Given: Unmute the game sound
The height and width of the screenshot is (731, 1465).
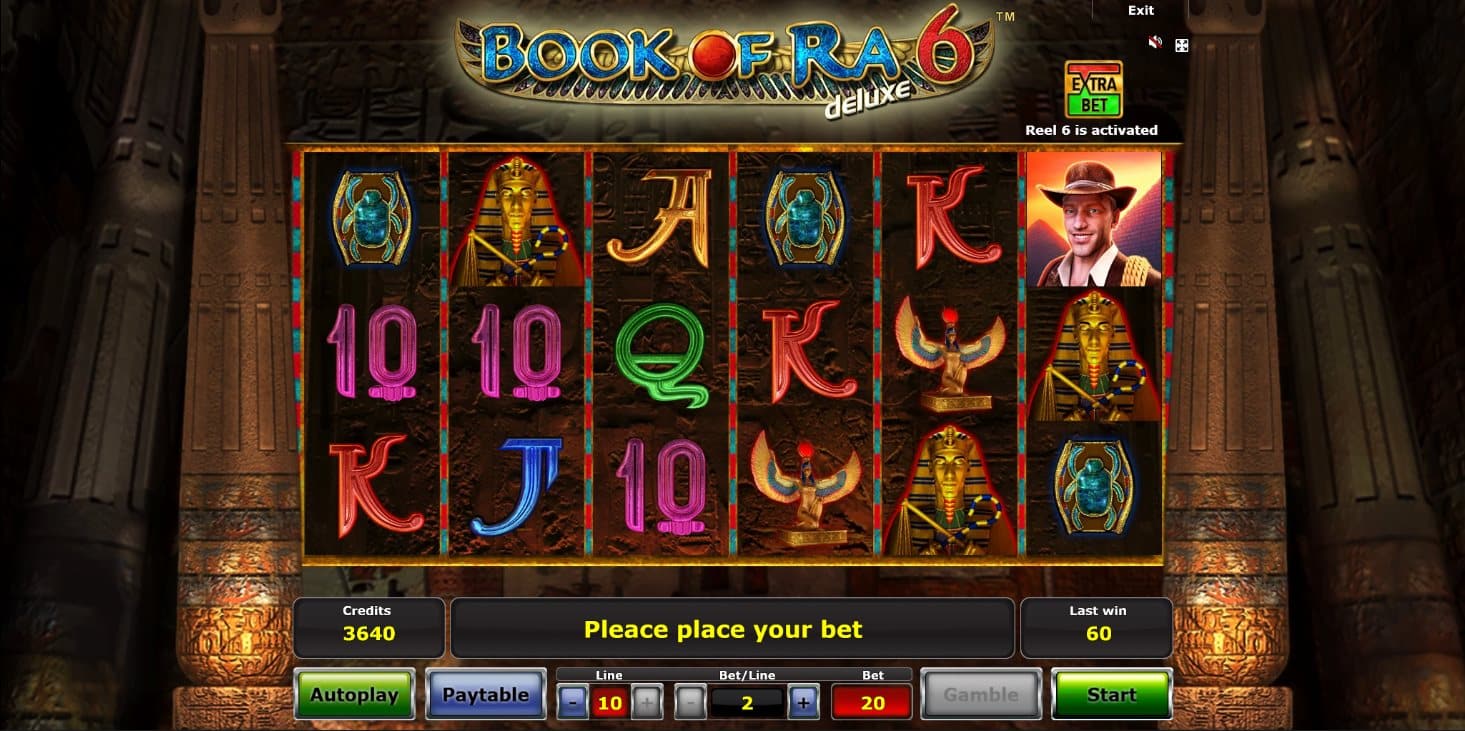Looking at the screenshot, I should point(1155,42).
